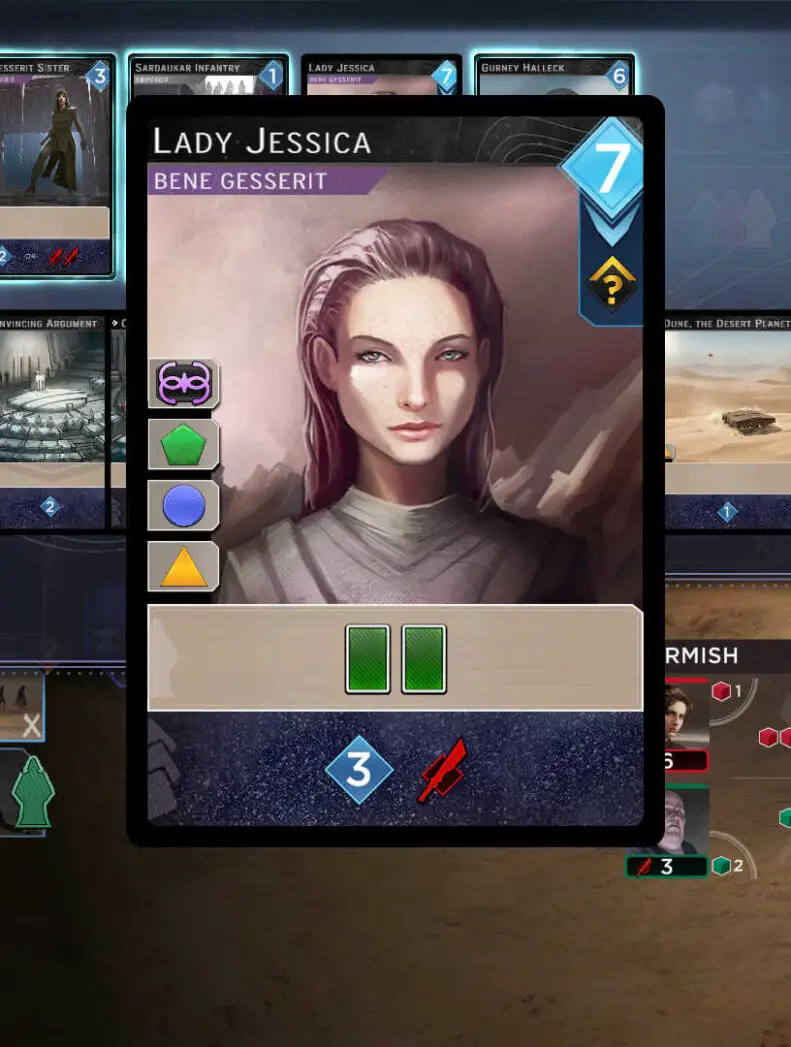Select the Gurney Halleck card
This screenshot has width=791, height=1047.
(554, 76)
